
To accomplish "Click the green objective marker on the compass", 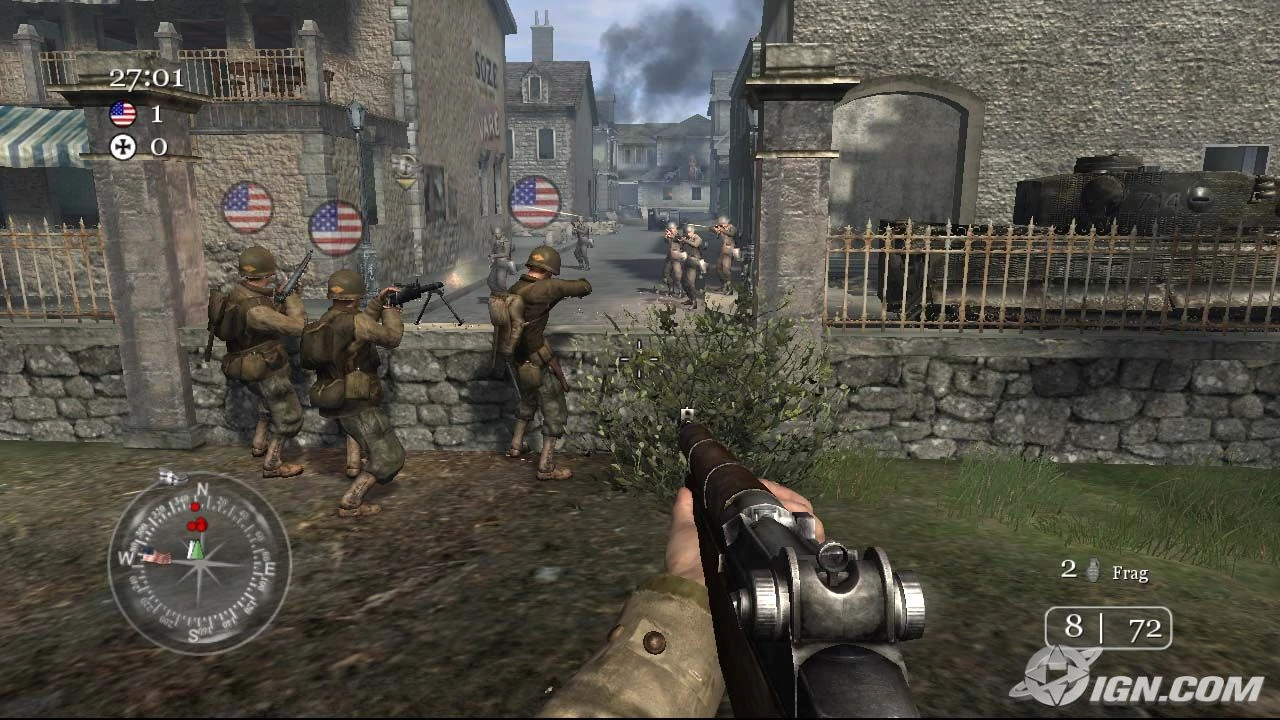I will coord(197,551).
